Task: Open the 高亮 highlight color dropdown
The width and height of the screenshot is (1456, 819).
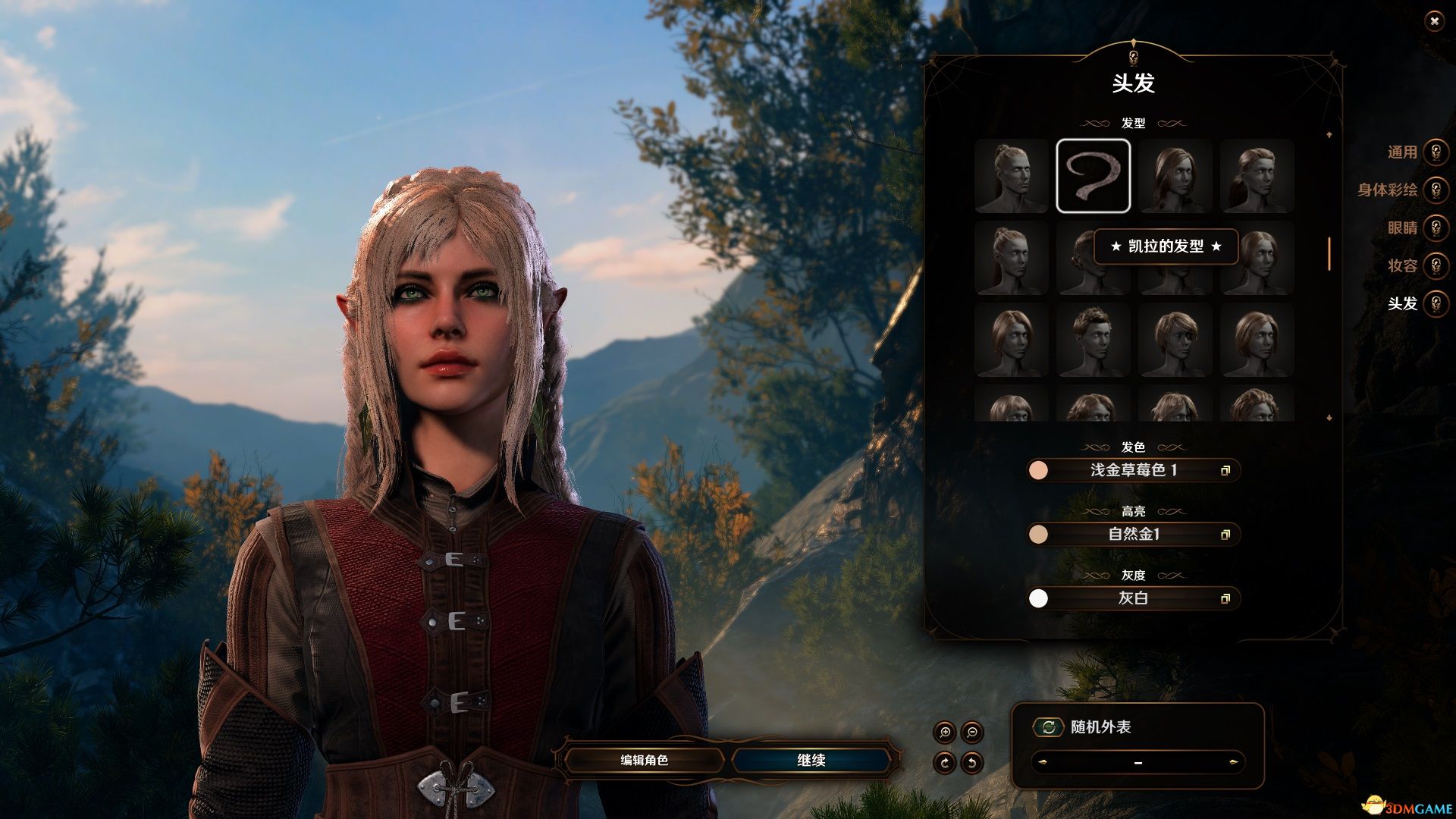Action: coord(1134,535)
